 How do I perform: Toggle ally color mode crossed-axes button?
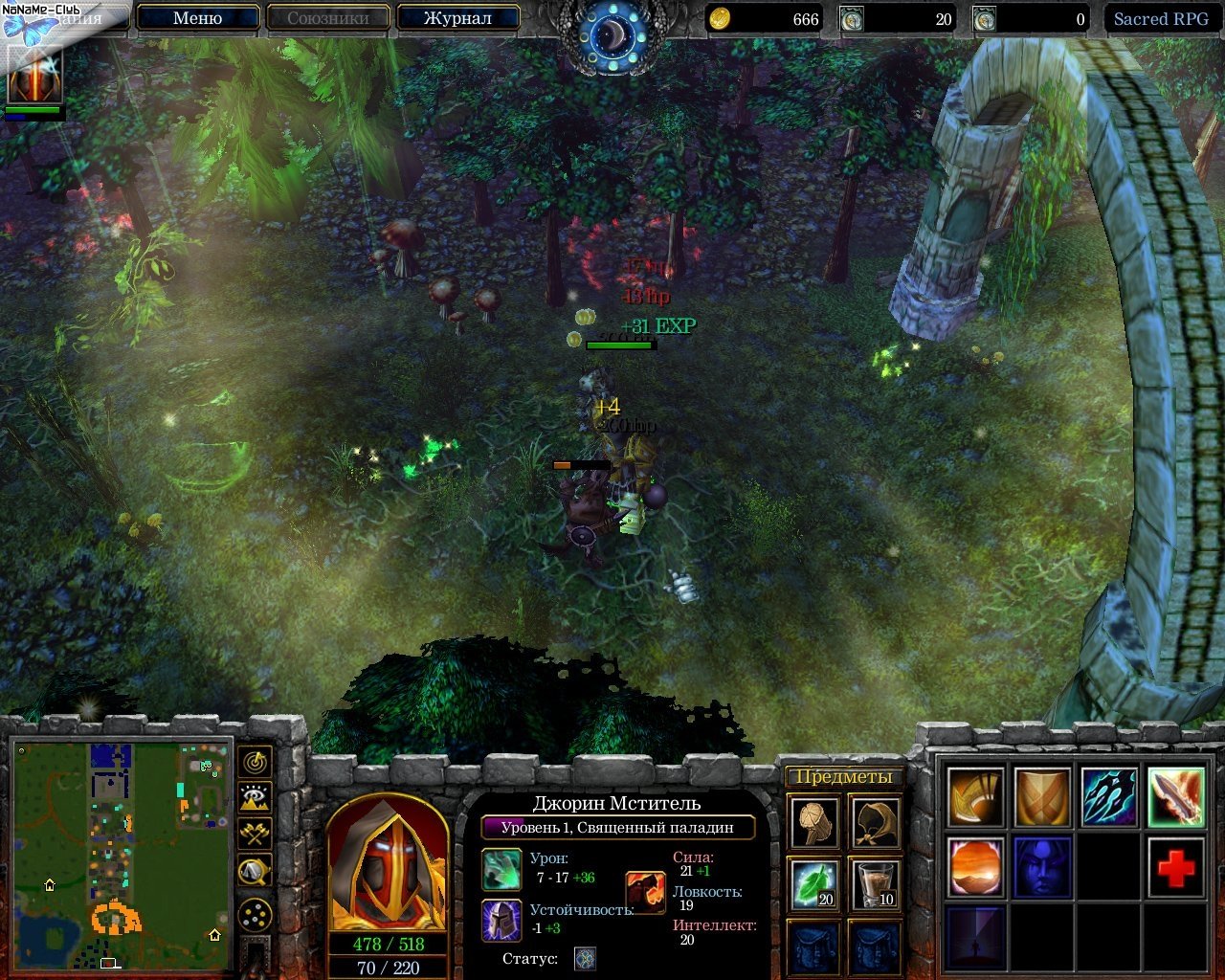coord(255,834)
